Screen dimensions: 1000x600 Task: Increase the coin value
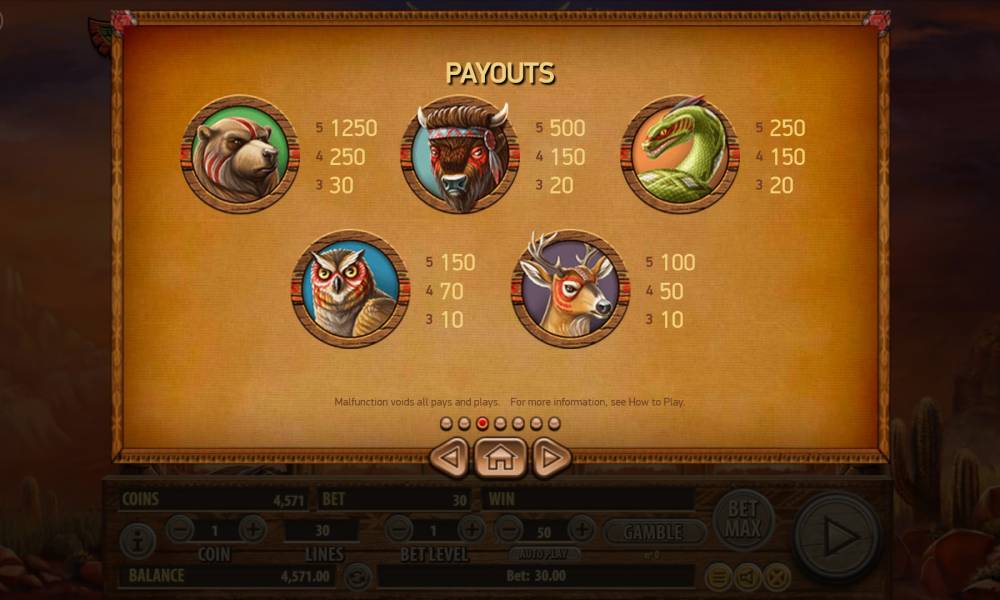coord(252,529)
